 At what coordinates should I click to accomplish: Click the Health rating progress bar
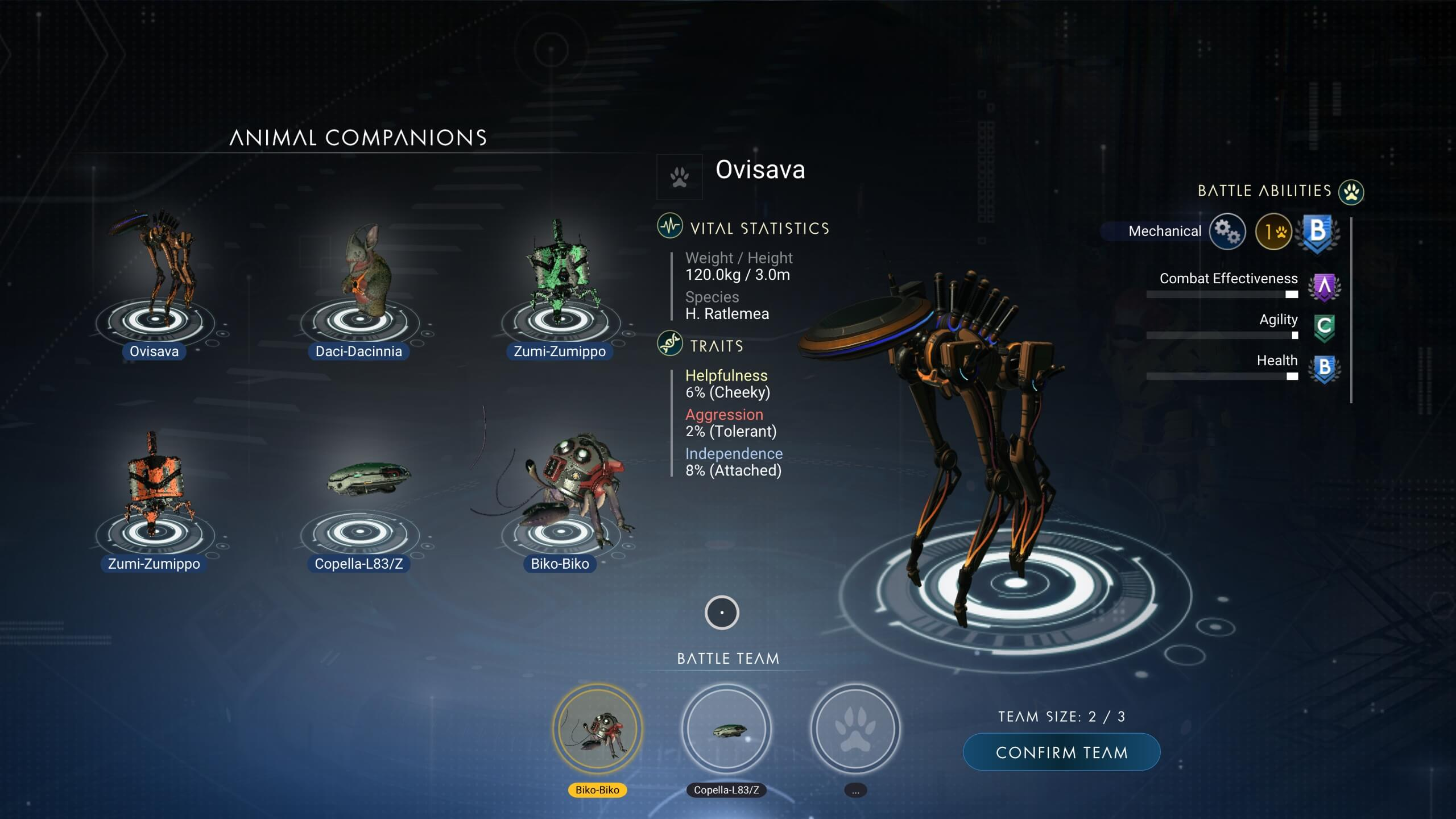tap(1222, 376)
